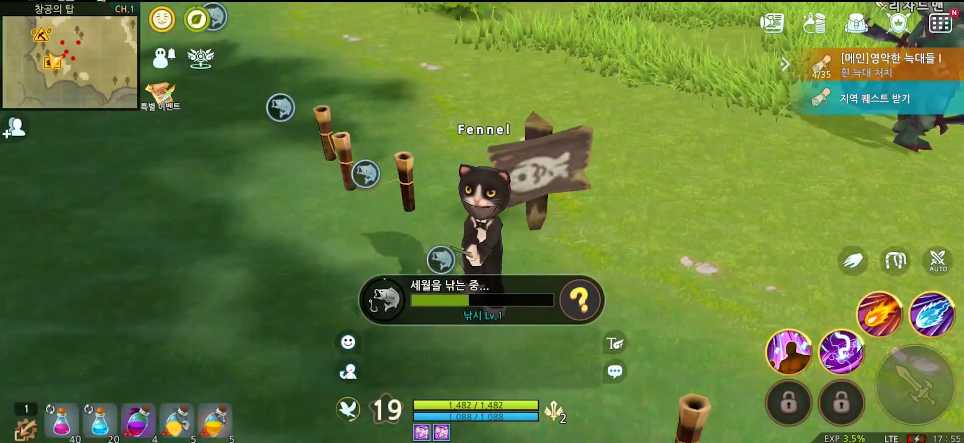Tap the sword basic attack button
The image size is (964, 443).
point(914,384)
